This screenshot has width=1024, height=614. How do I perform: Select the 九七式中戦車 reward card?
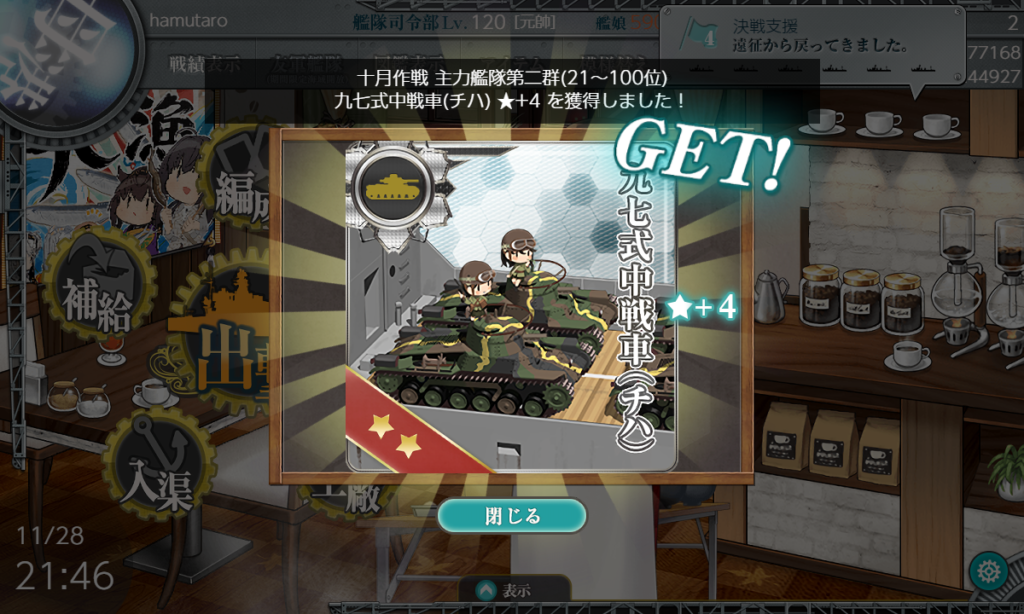coord(510,305)
